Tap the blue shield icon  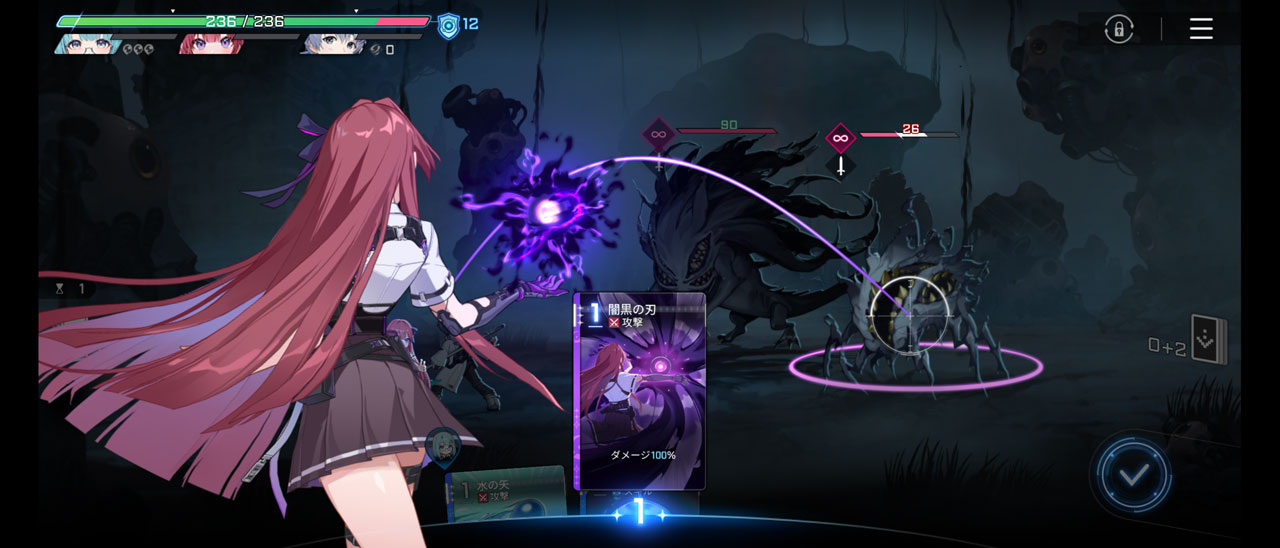[449, 25]
